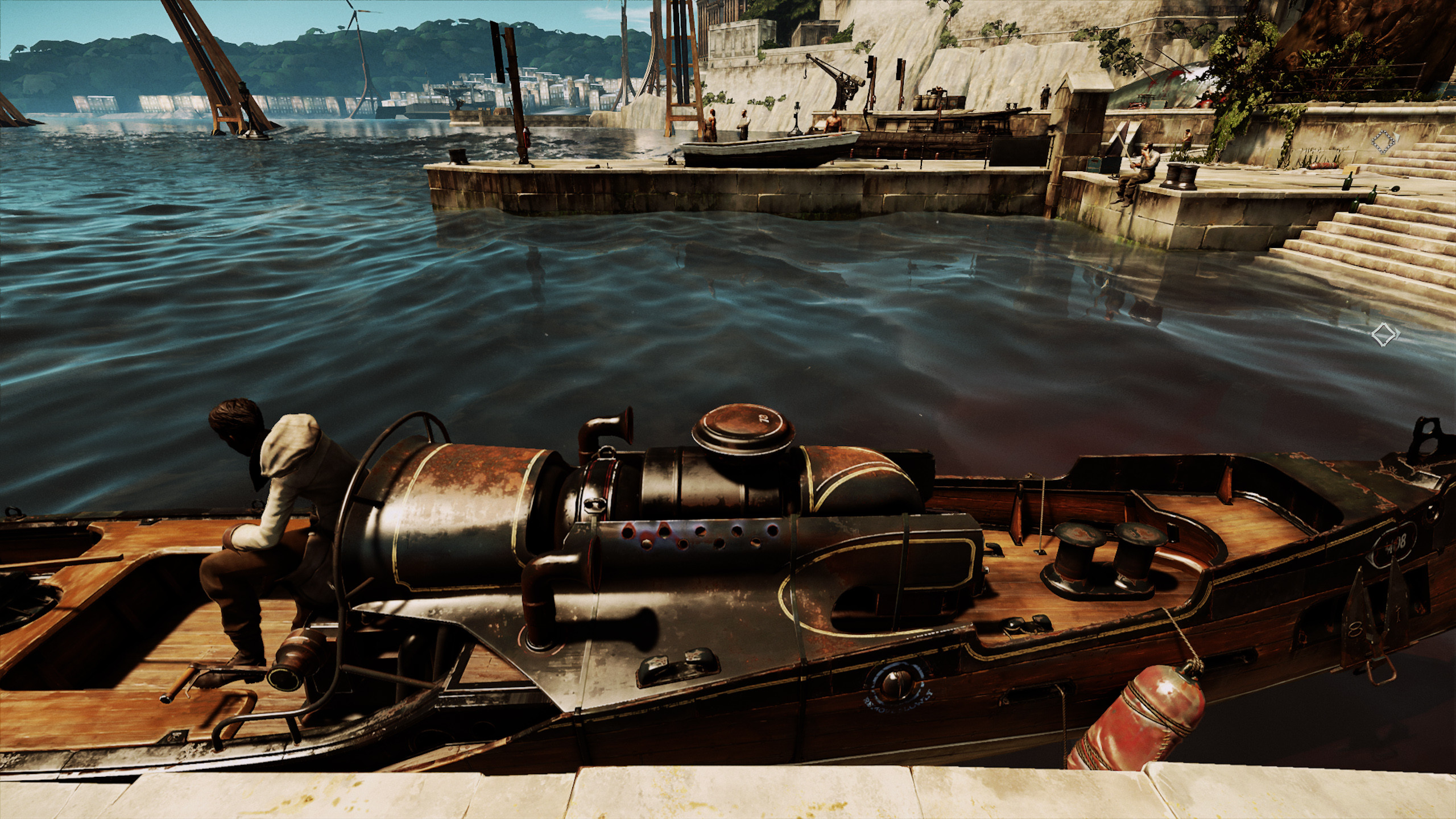Select the smooth-outlined diamond objective marker
The image size is (1456, 819).
(1383, 334)
